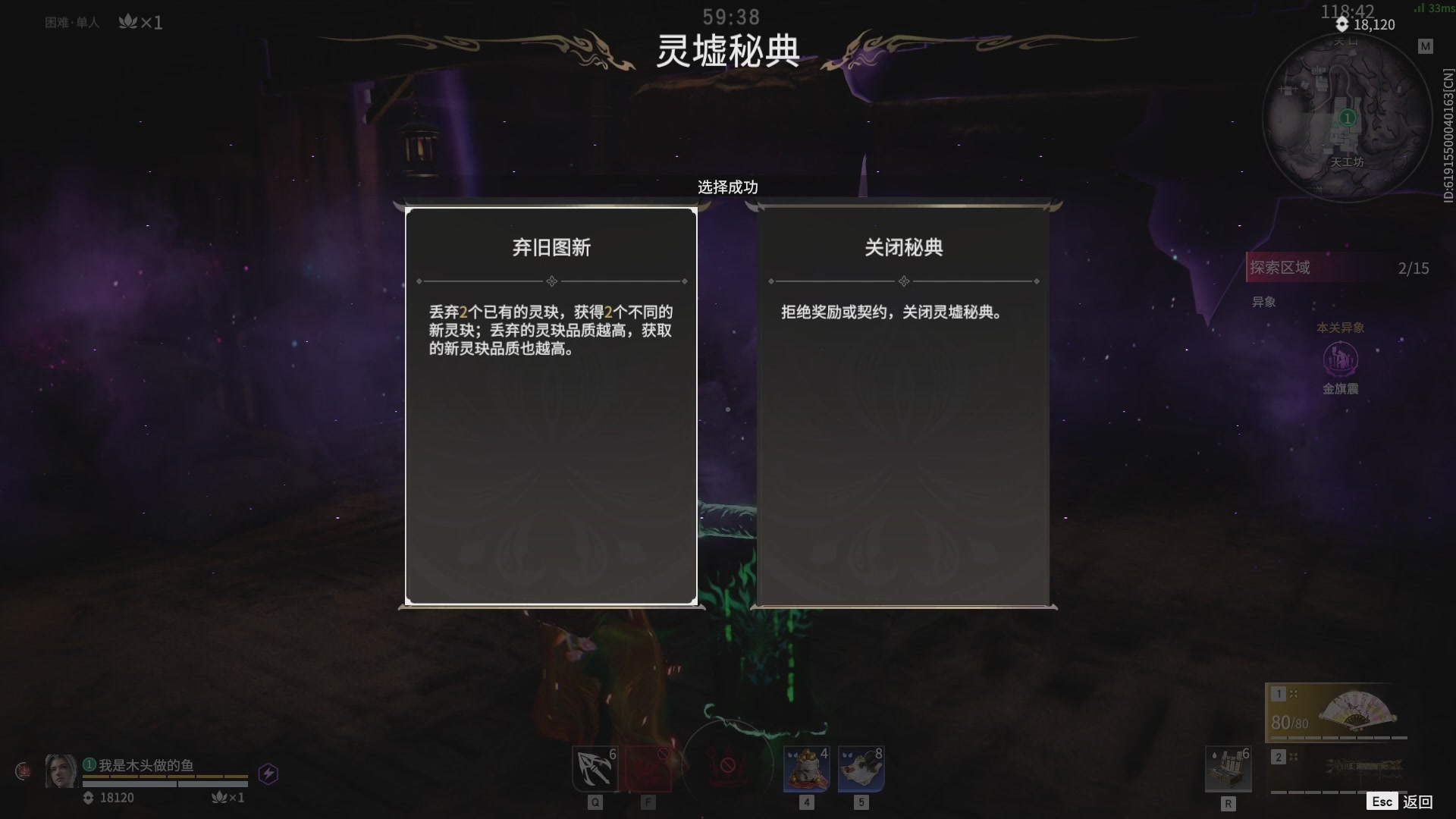Click the Esc 返回 return control
This screenshot has width=1456, height=819.
tap(1401, 800)
